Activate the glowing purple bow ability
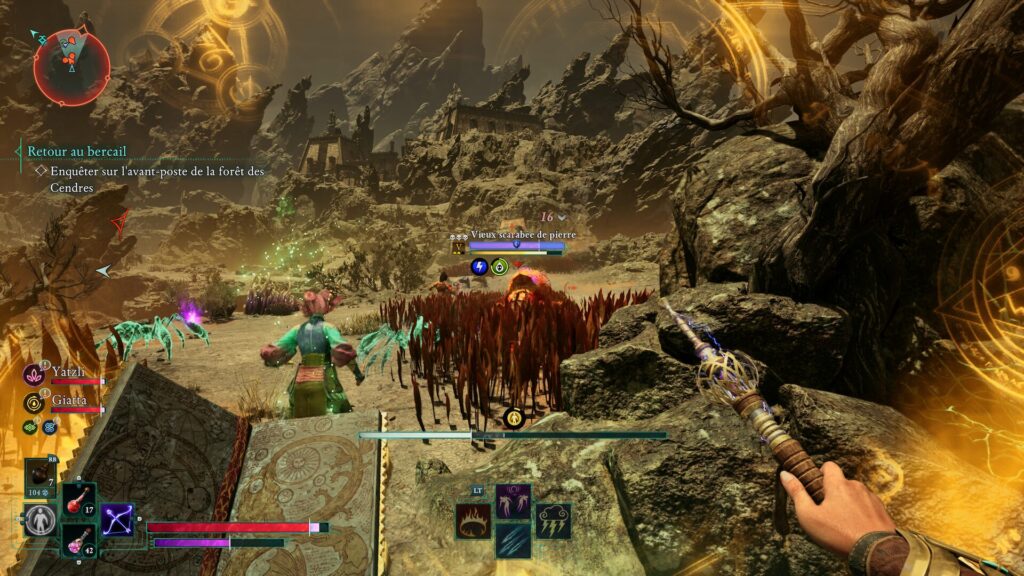The image size is (1024, 576). coord(117,518)
